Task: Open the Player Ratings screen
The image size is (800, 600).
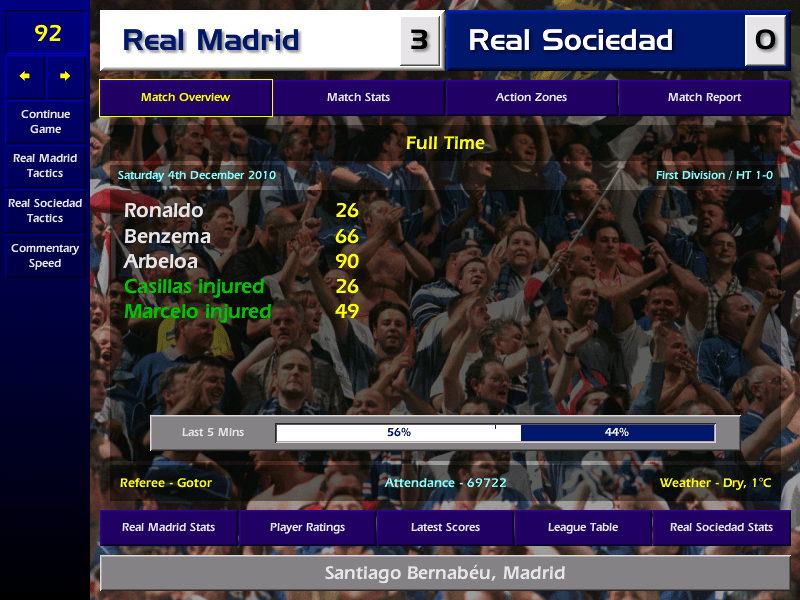Action: (x=307, y=527)
